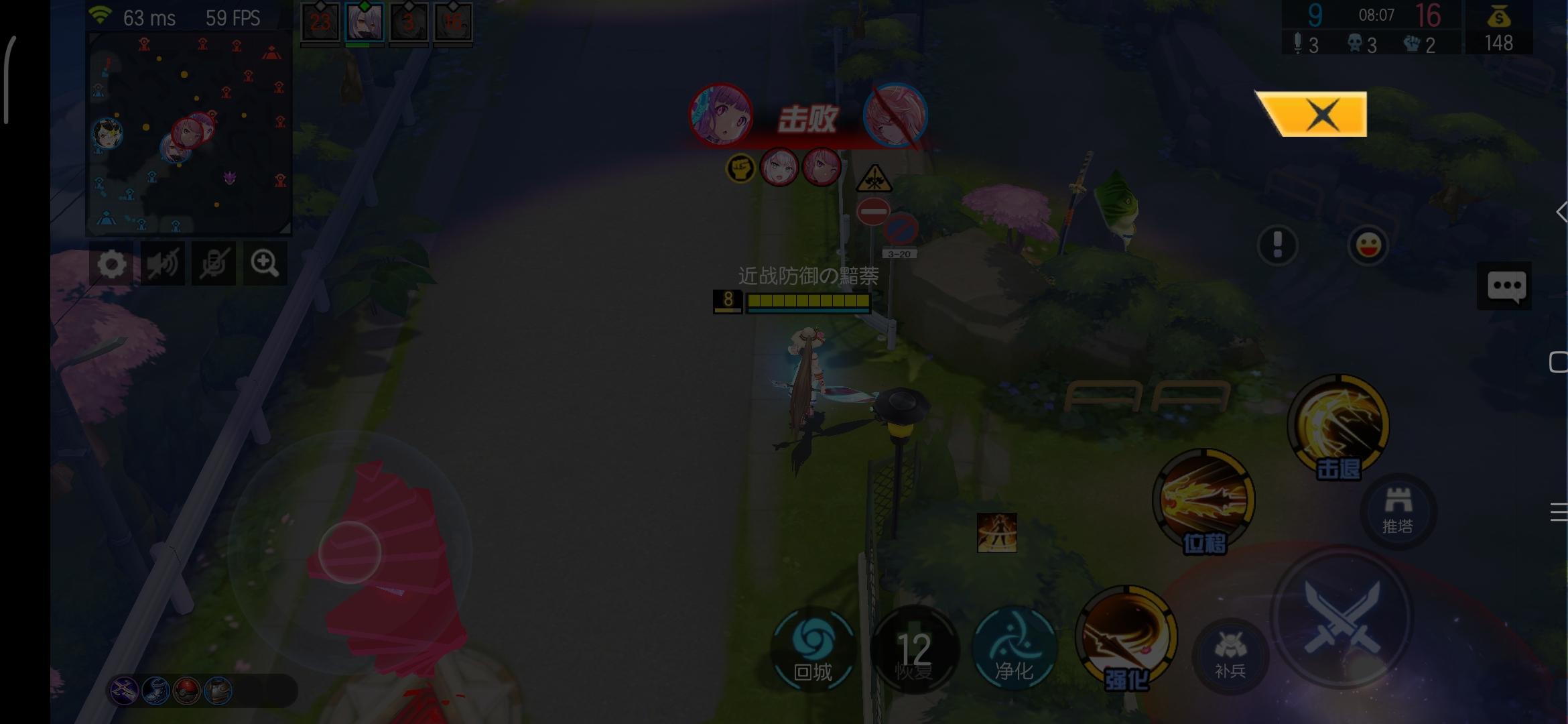Viewport: 1568px width, 724px height.
Task: Select the settings gear icon
Action: click(111, 263)
